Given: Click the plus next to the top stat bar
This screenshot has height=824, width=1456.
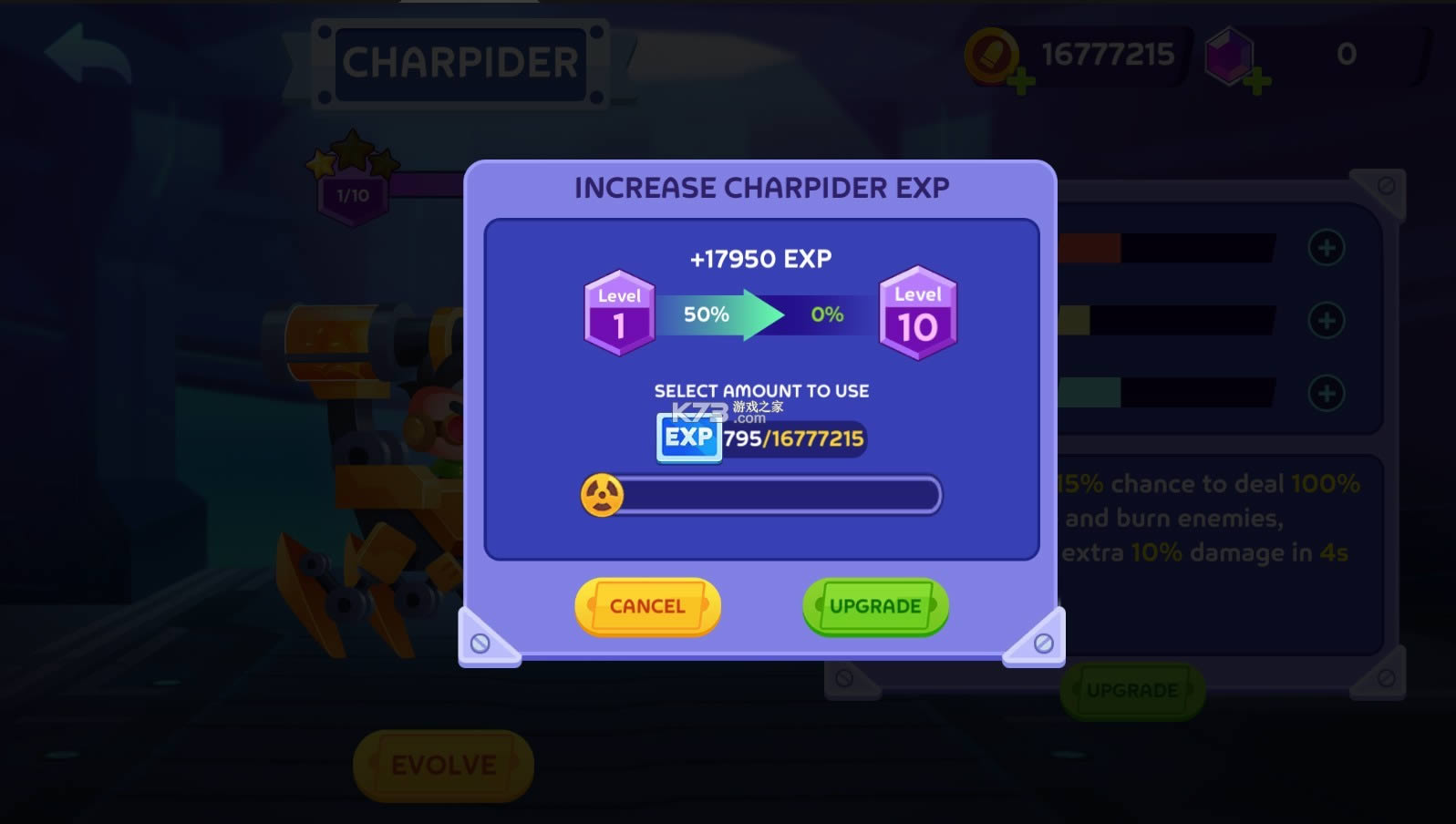Looking at the screenshot, I should click(1327, 246).
